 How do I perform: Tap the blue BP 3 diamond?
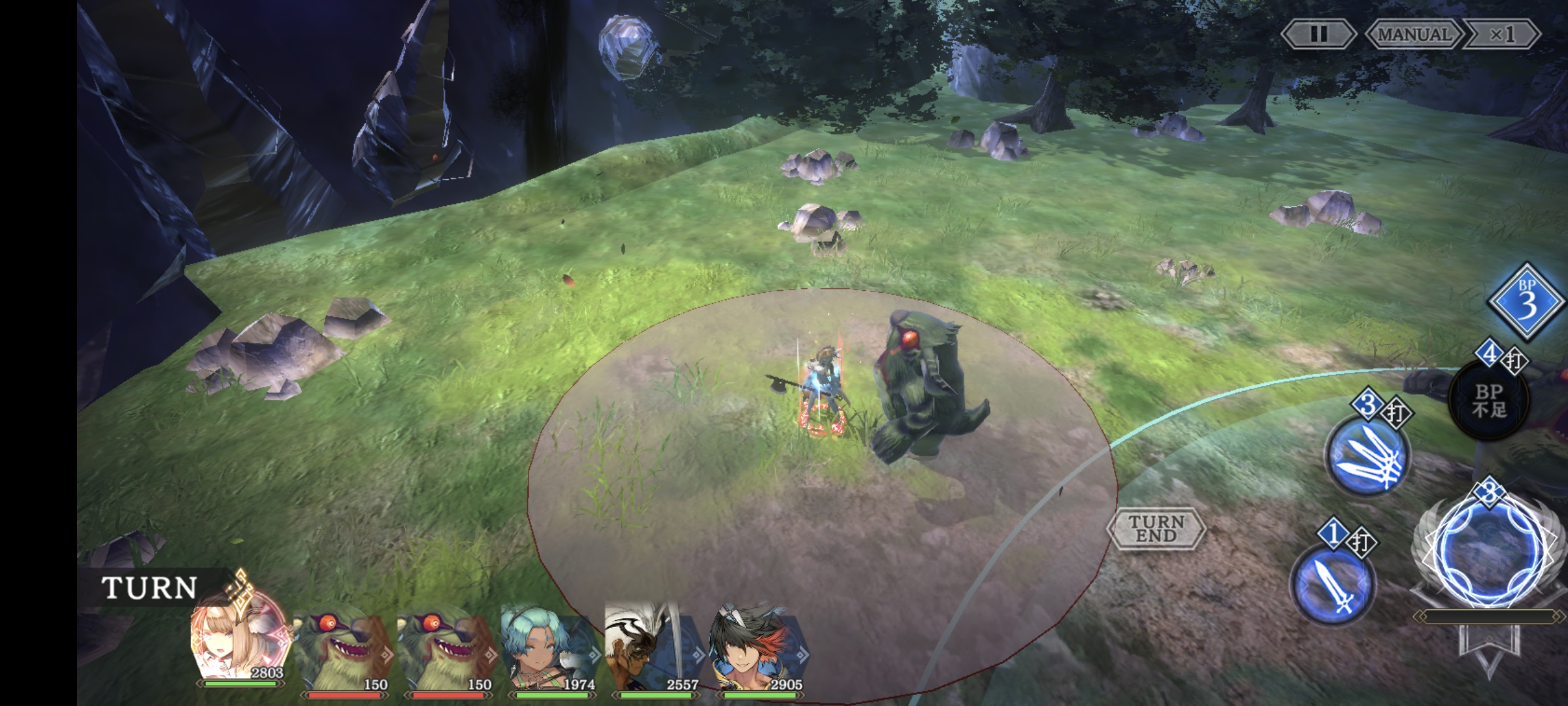click(x=1526, y=302)
